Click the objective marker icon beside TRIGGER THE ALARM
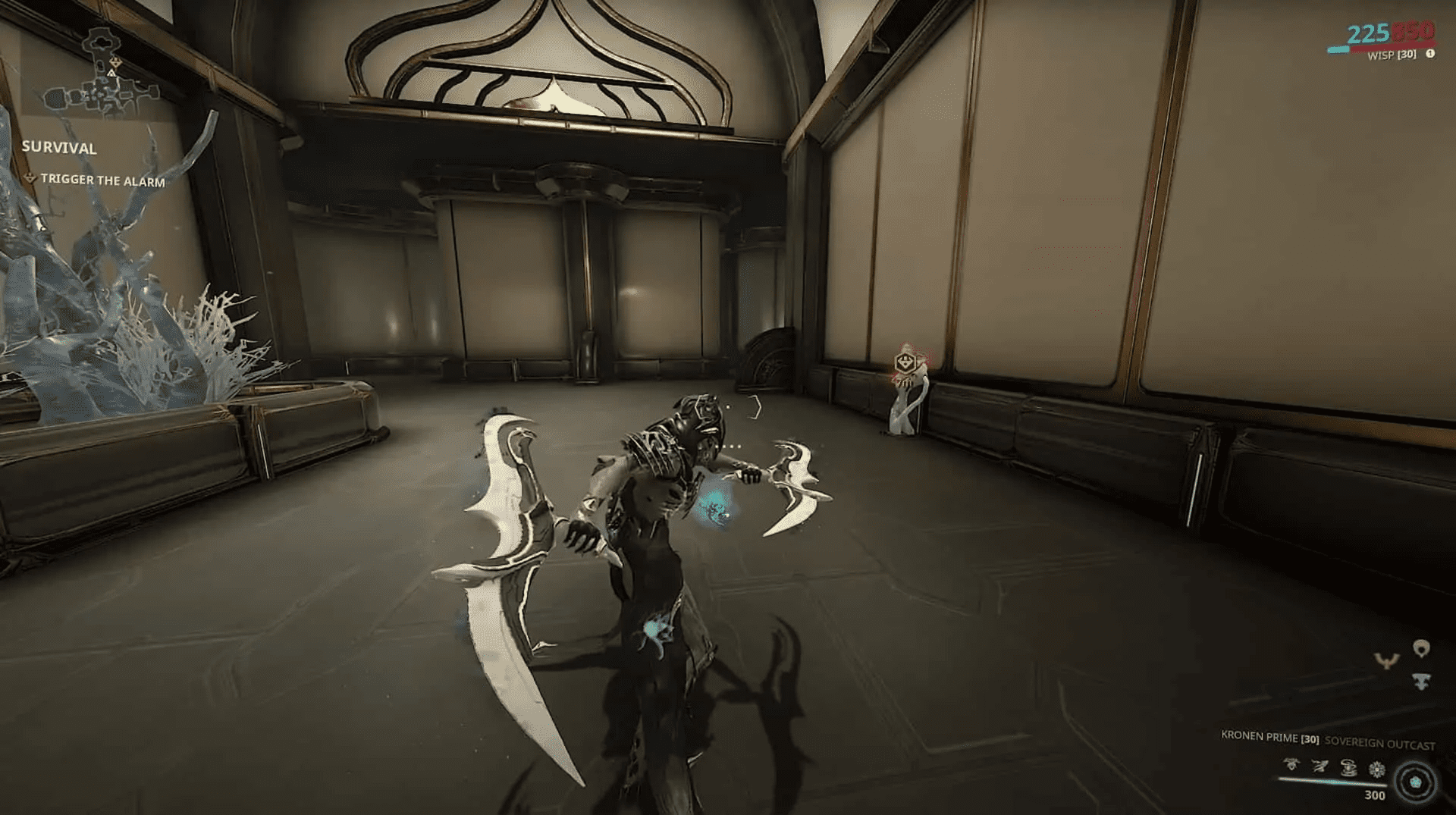Viewport: 1456px width, 815px height. [30, 180]
